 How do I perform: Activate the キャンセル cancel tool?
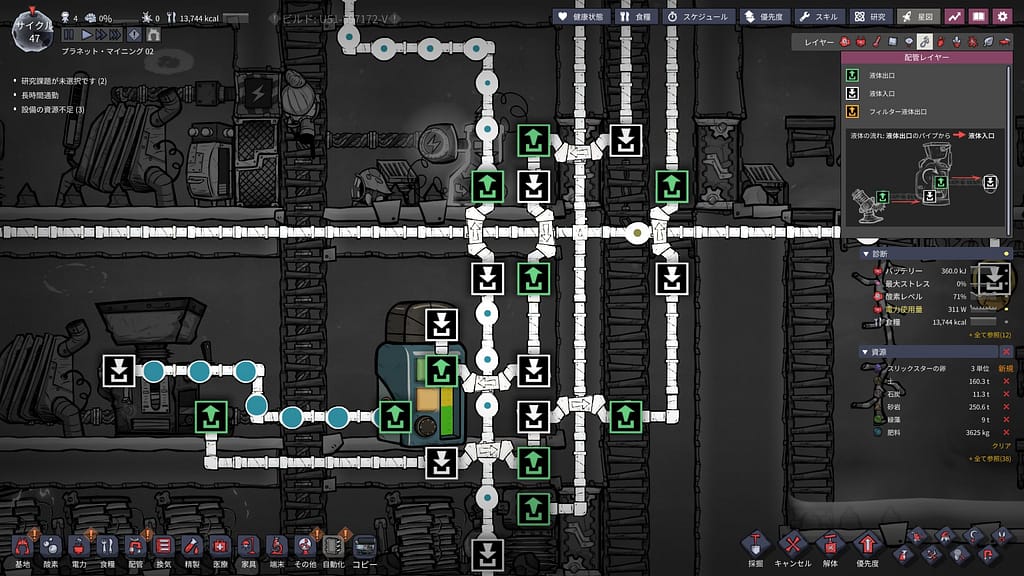(x=792, y=548)
